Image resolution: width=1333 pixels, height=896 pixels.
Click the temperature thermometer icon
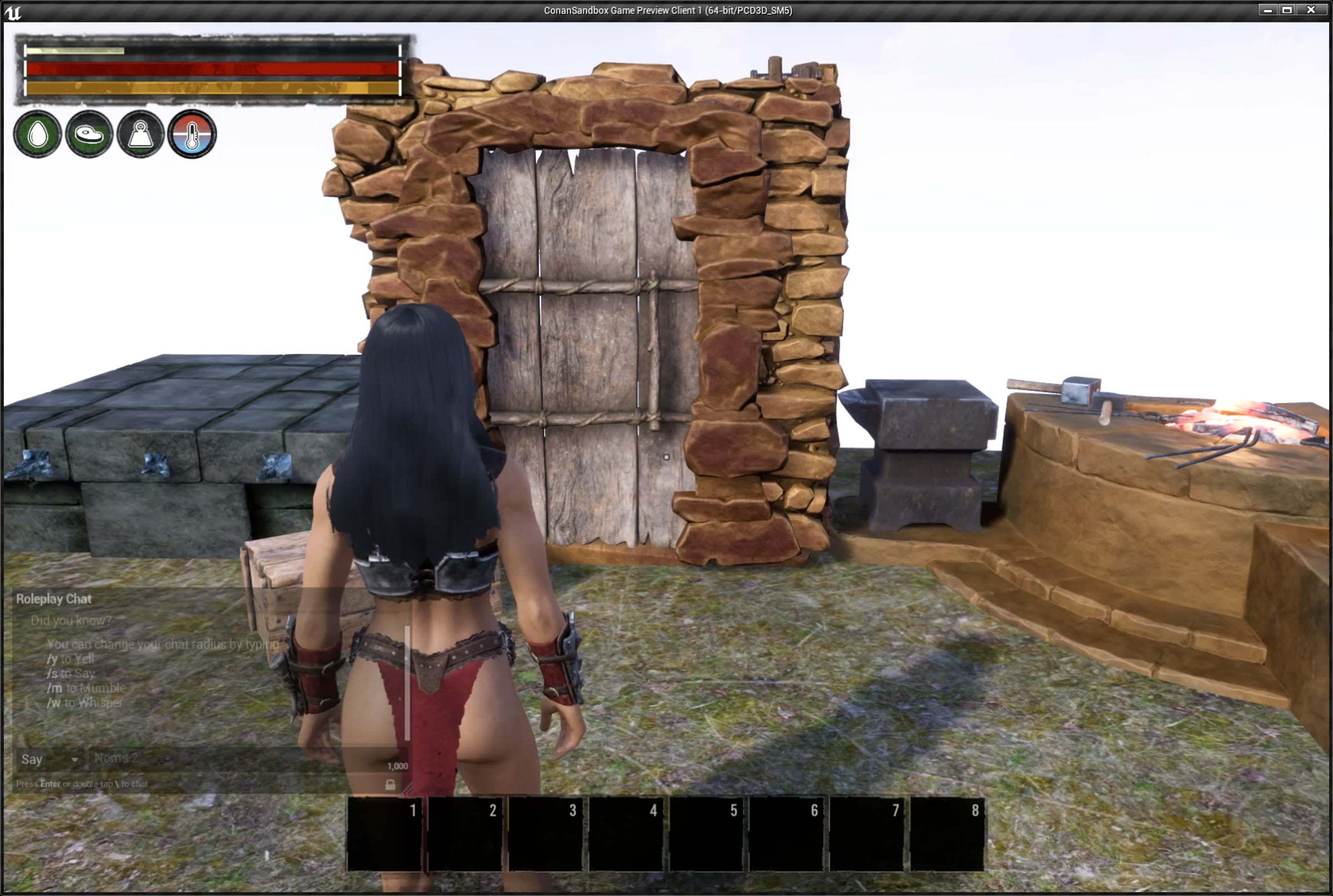click(192, 135)
